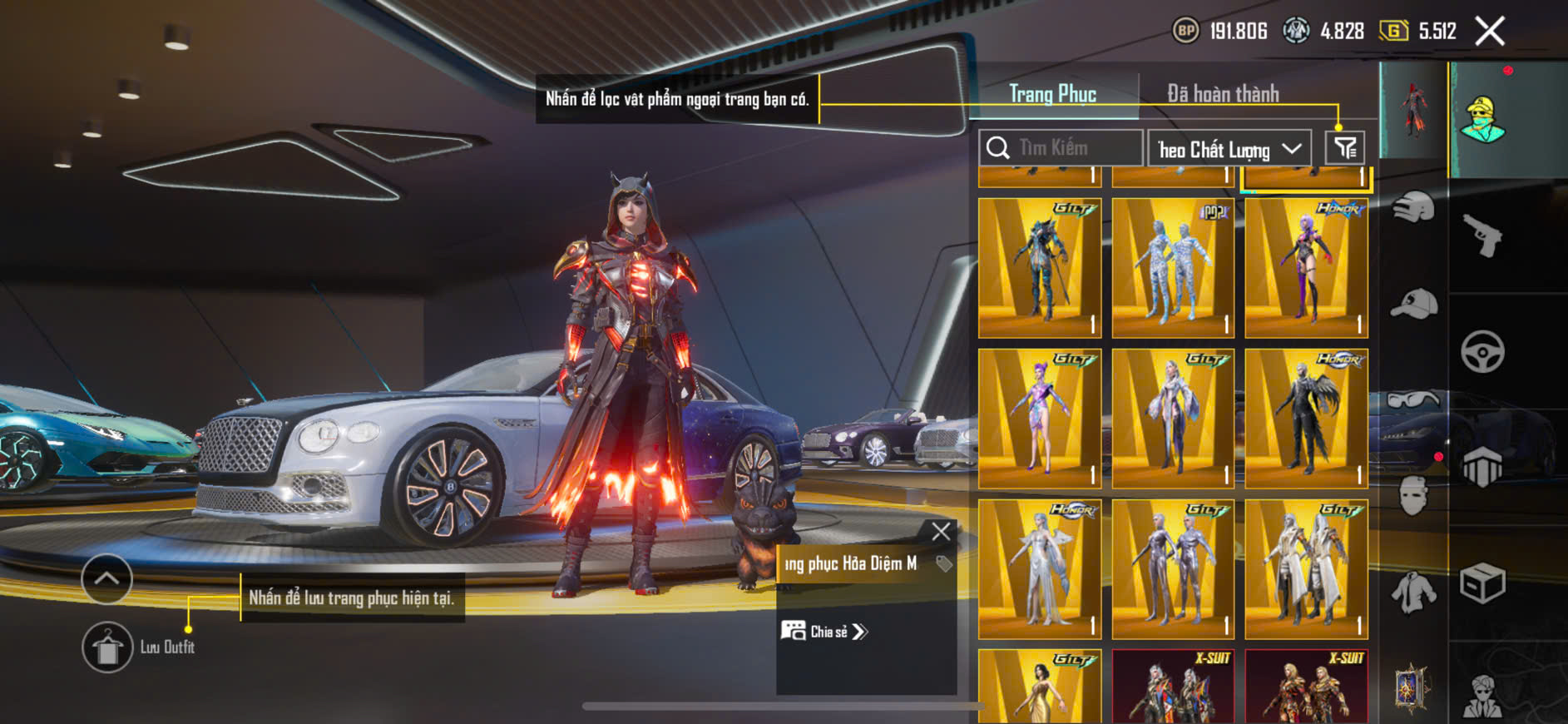
Task: Share the outfit with Chia sẻ
Action: pos(825,632)
